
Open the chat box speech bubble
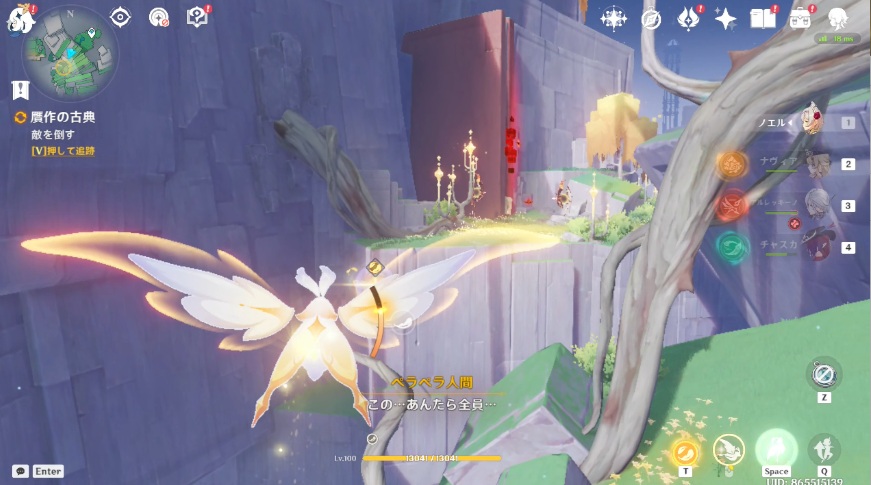coord(20,471)
